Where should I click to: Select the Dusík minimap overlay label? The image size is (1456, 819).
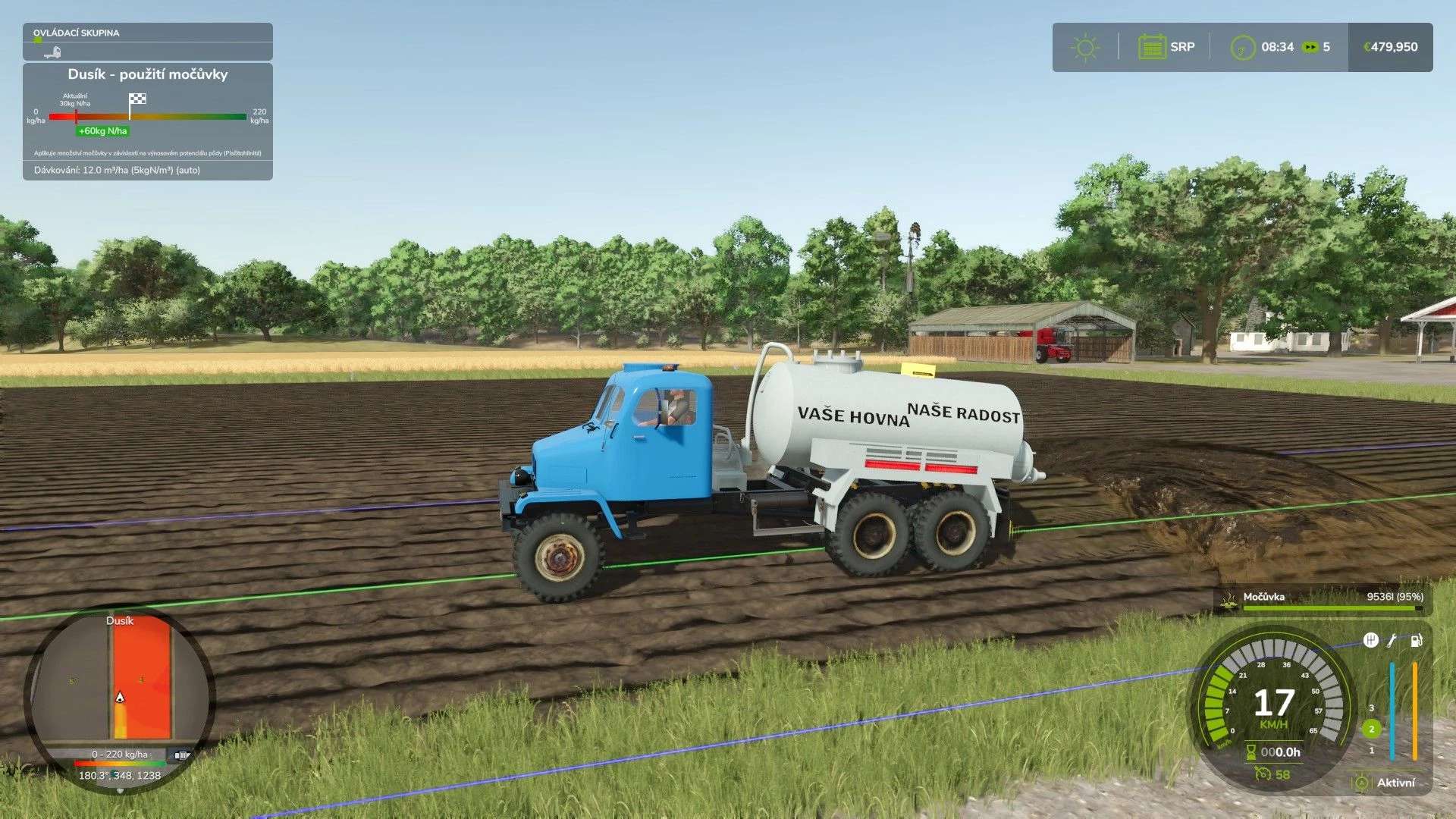118,621
